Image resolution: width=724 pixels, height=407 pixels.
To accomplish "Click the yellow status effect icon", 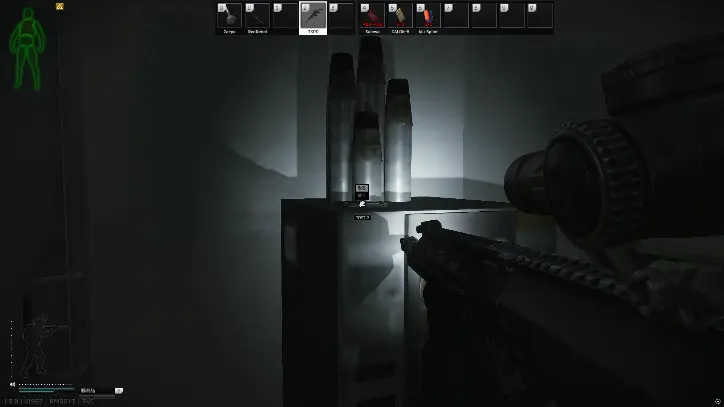I will (x=60, y=6).
